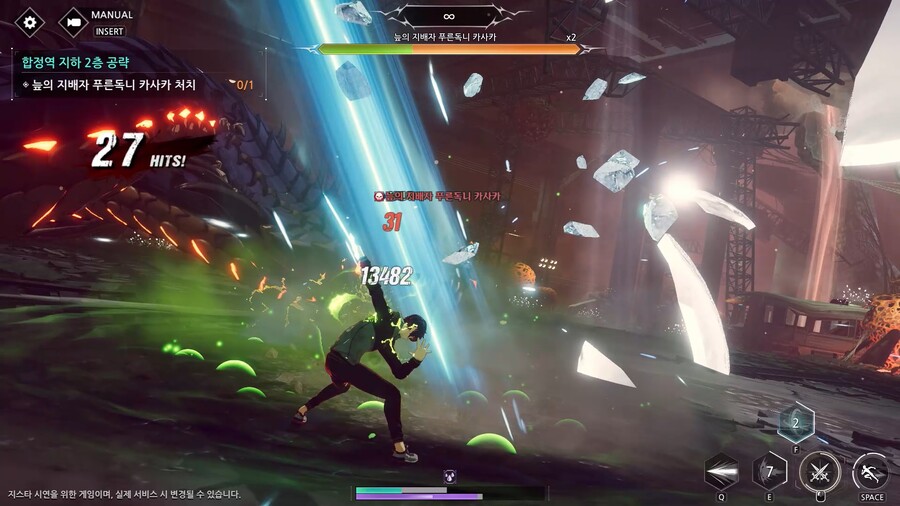Toggle the manual camera mode icon

73,22
